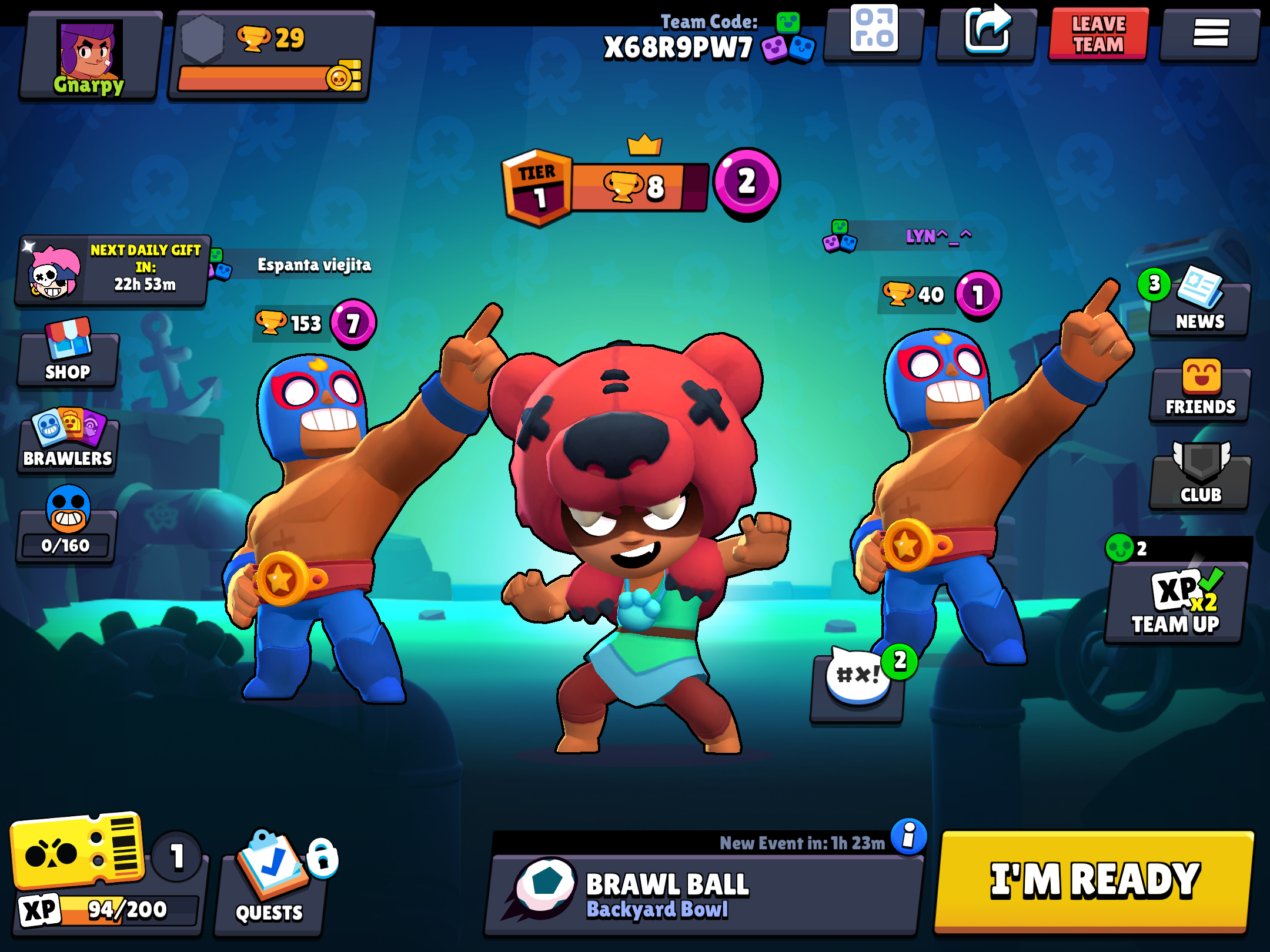Screen dimensions: 1270x952
Task: Leave the current team
Action: [1098, 34]
